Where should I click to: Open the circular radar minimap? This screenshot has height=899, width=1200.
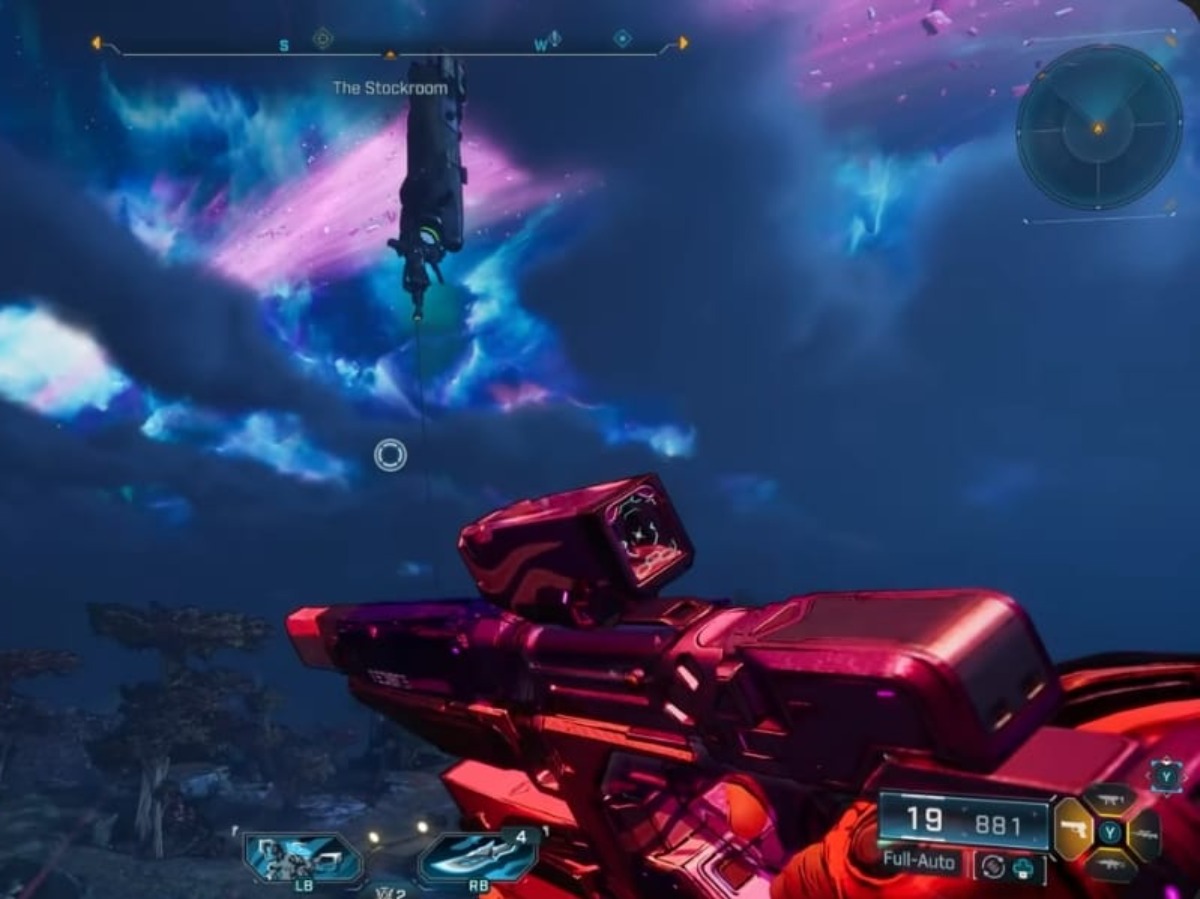(1098, 128)
